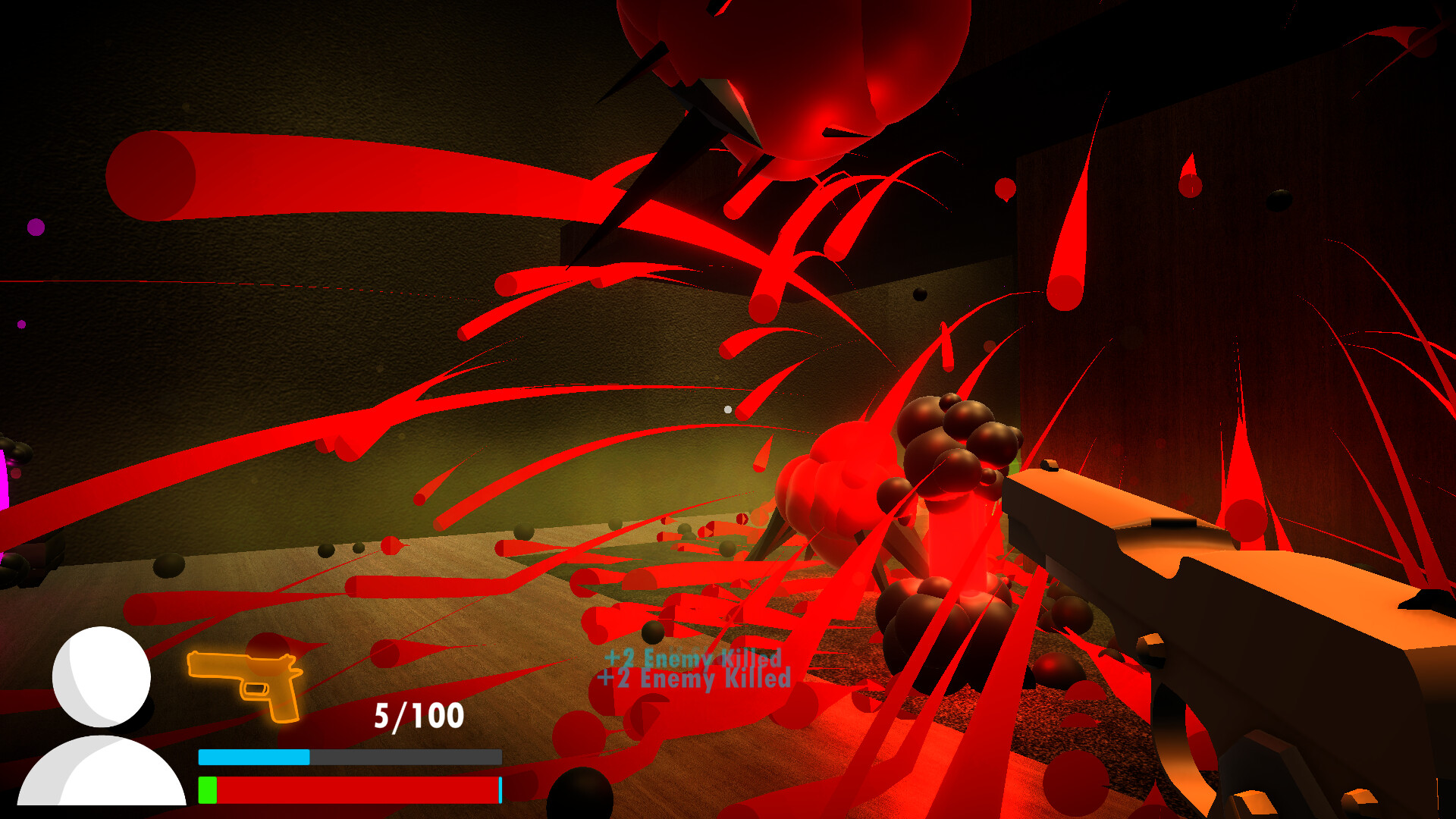Expand the health bar panel

(349, 789)
